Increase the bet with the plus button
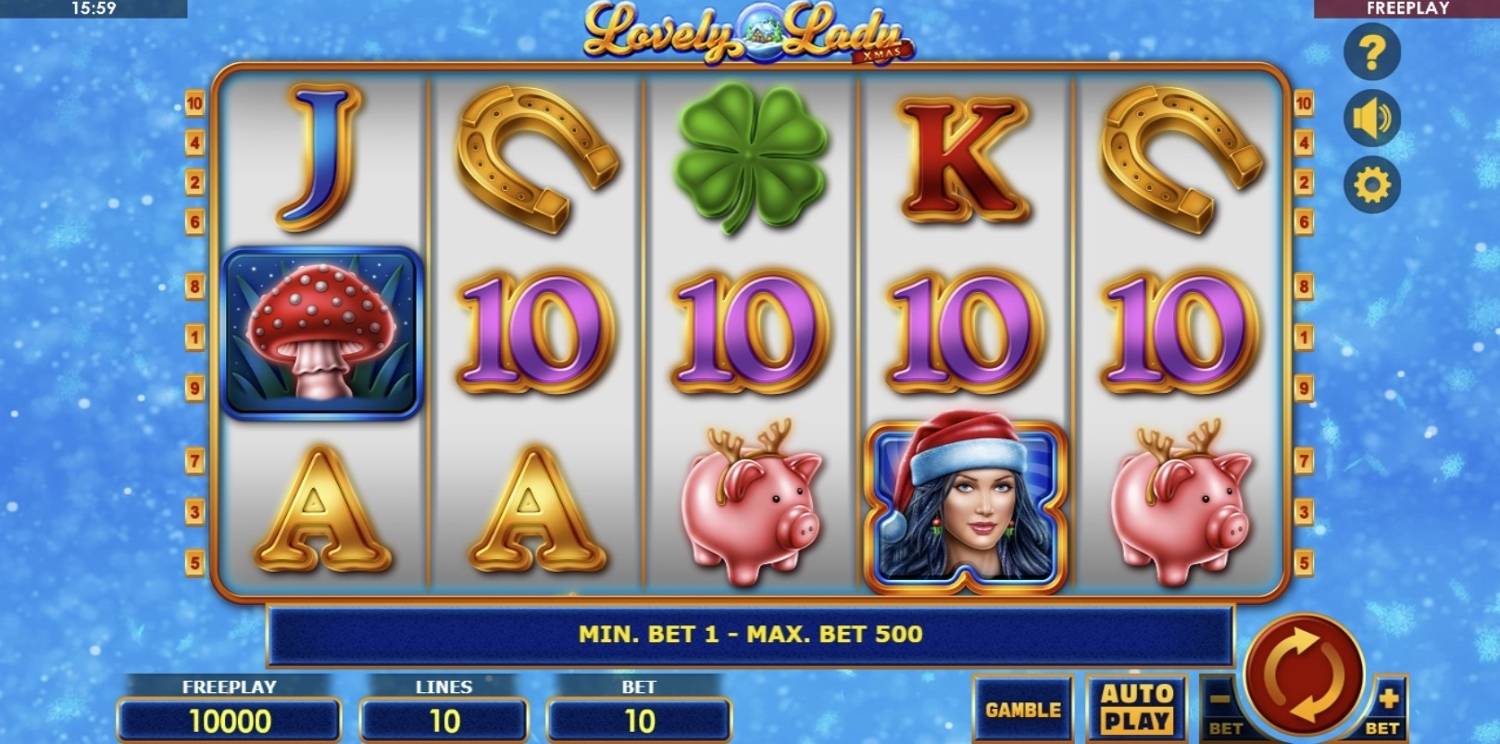 1389,705
